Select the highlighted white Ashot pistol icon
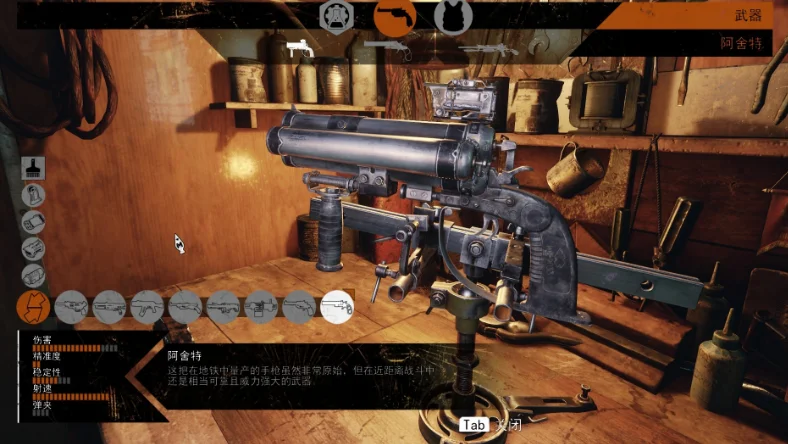788x444 pixels. (337, 306)
